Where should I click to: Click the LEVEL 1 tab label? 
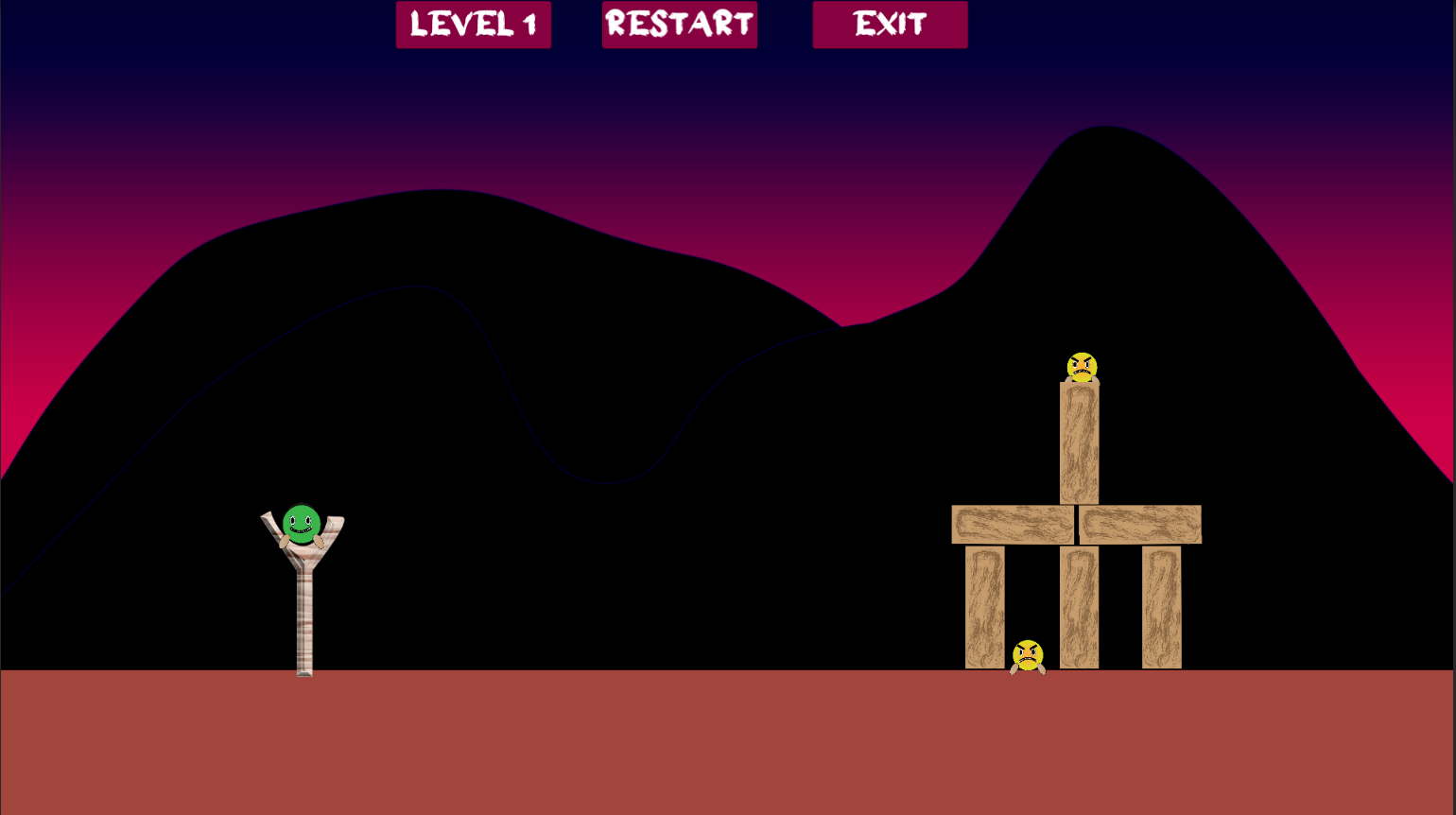473,25
